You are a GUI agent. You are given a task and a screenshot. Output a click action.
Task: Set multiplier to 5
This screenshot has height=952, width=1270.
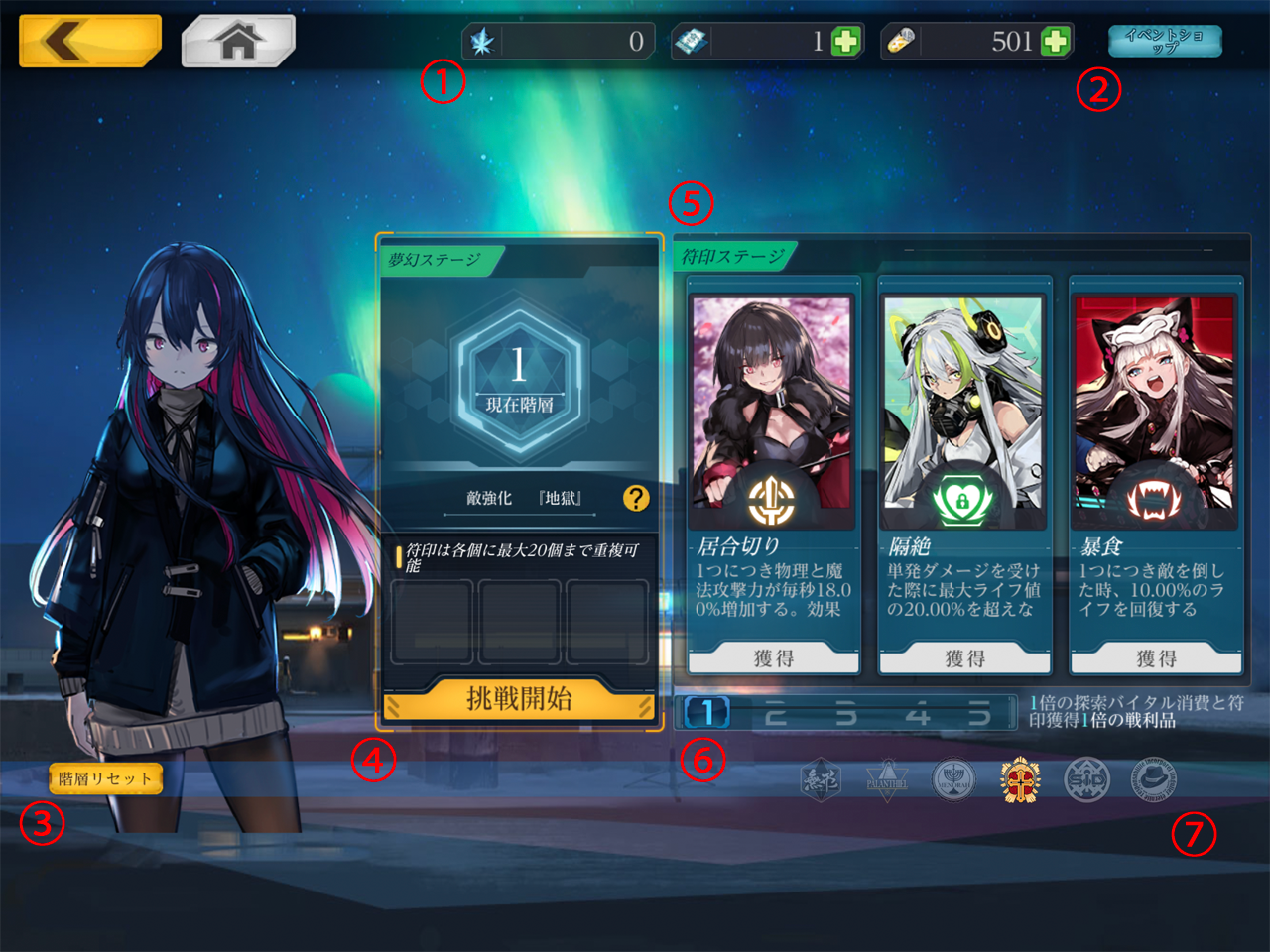(x=979, y=713)
